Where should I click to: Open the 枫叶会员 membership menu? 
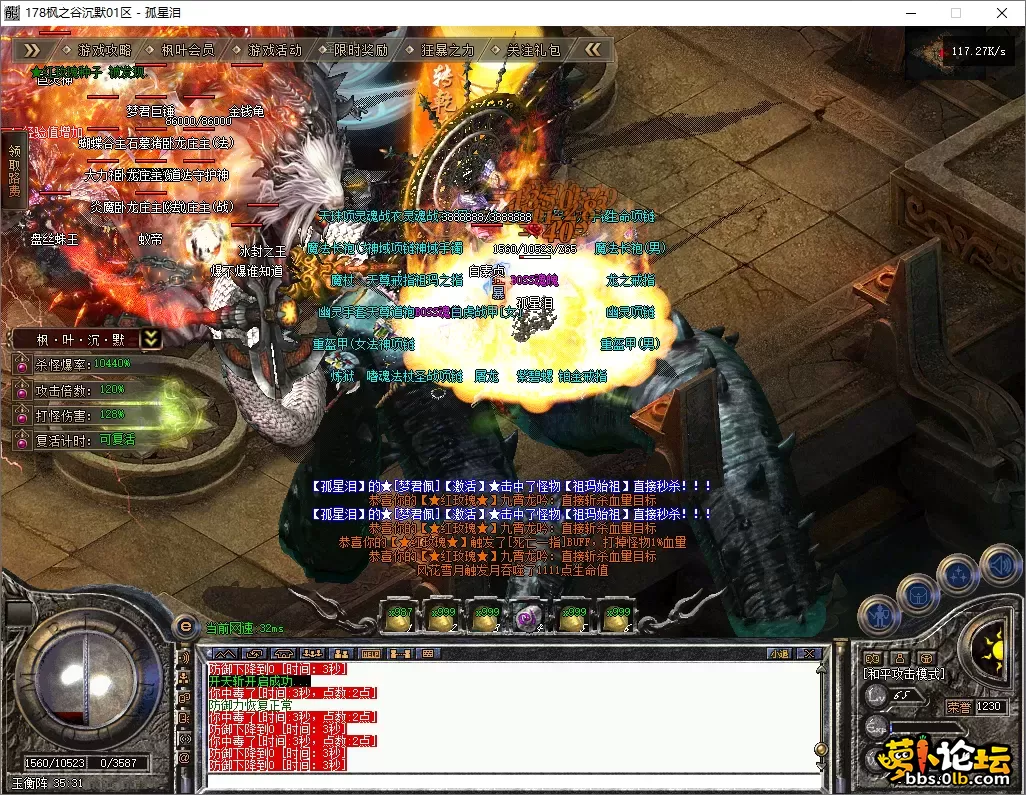click(x=187, y=50)
